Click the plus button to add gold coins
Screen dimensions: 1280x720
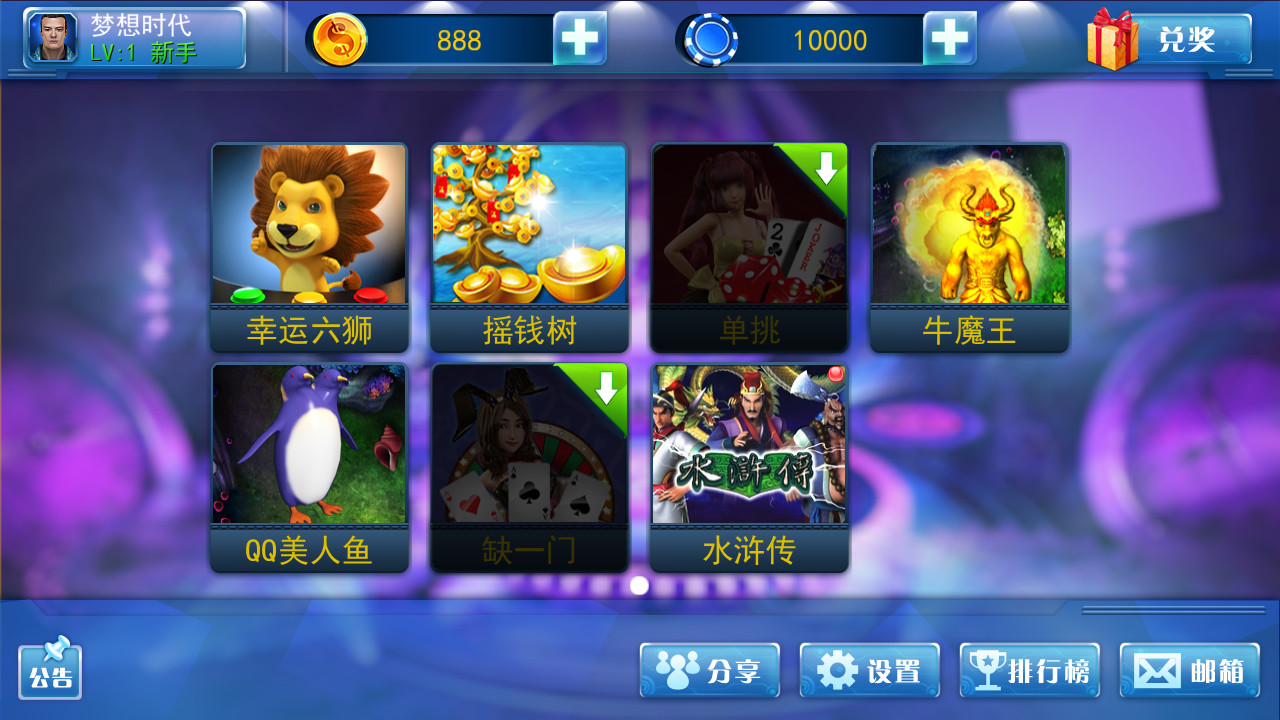581,38
